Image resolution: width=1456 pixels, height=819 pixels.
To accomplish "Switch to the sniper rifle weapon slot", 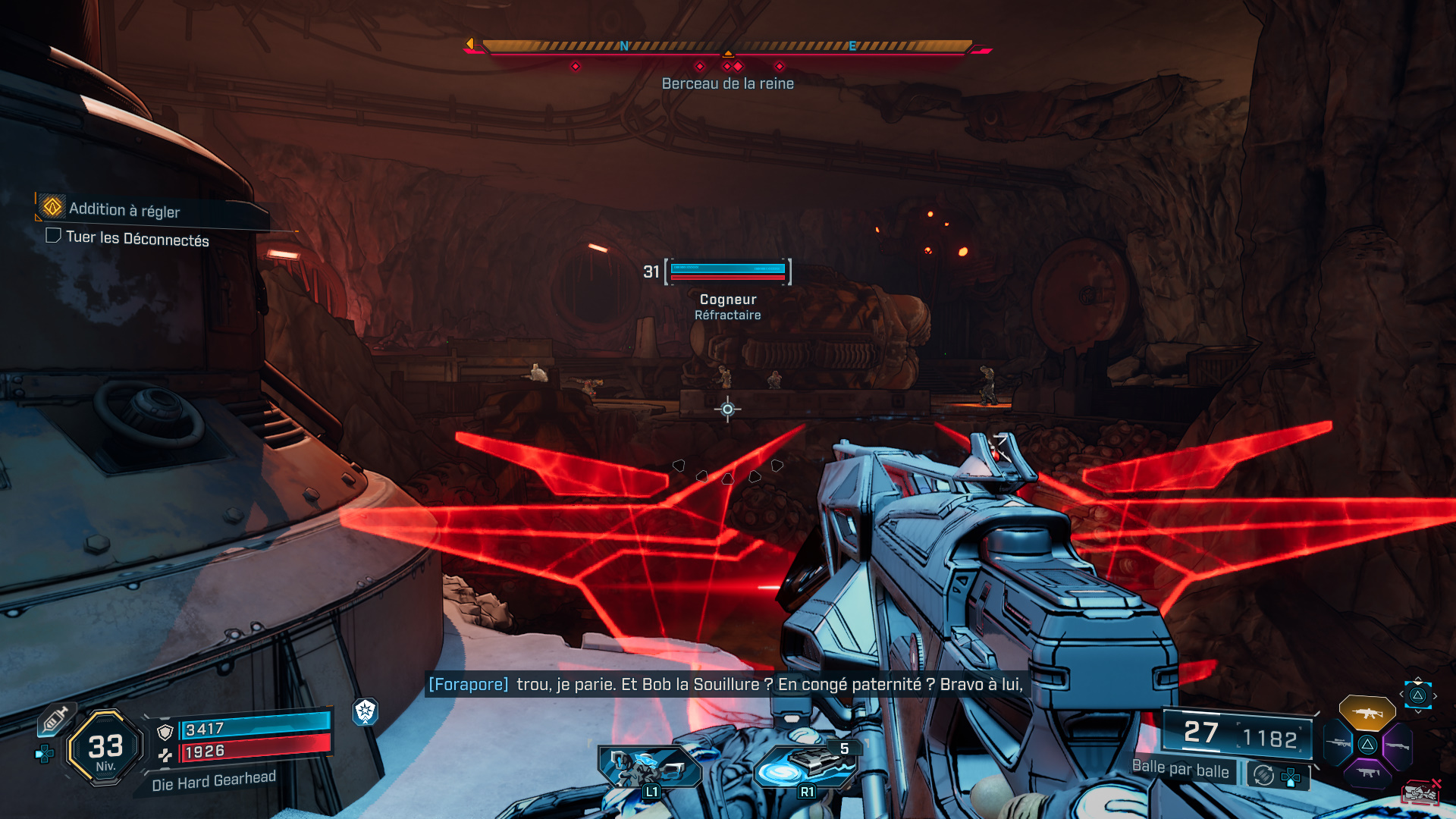I will click(1338, 743).
